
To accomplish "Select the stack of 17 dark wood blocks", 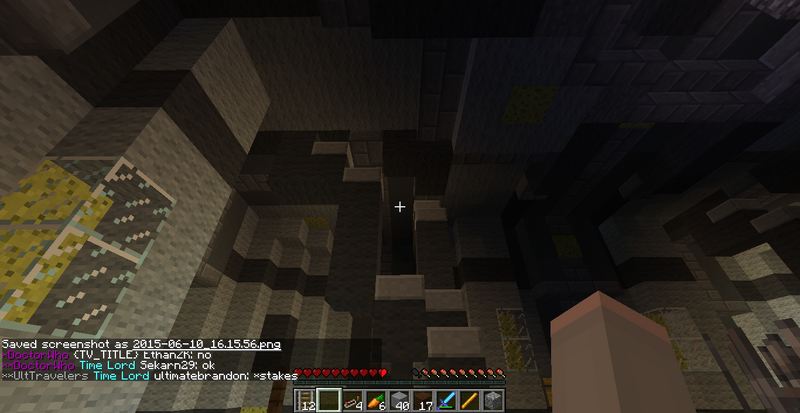I will pyautogui.click(x=424, y=401).
